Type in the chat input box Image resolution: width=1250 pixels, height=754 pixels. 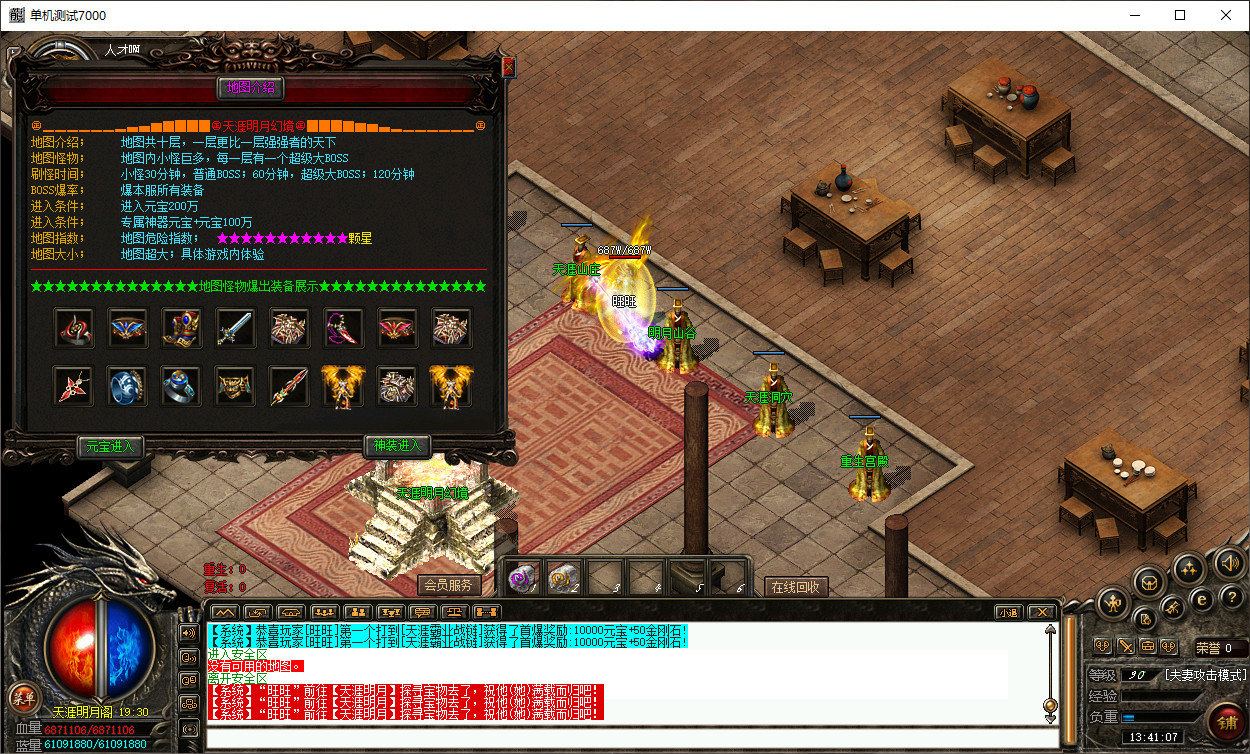630,740
